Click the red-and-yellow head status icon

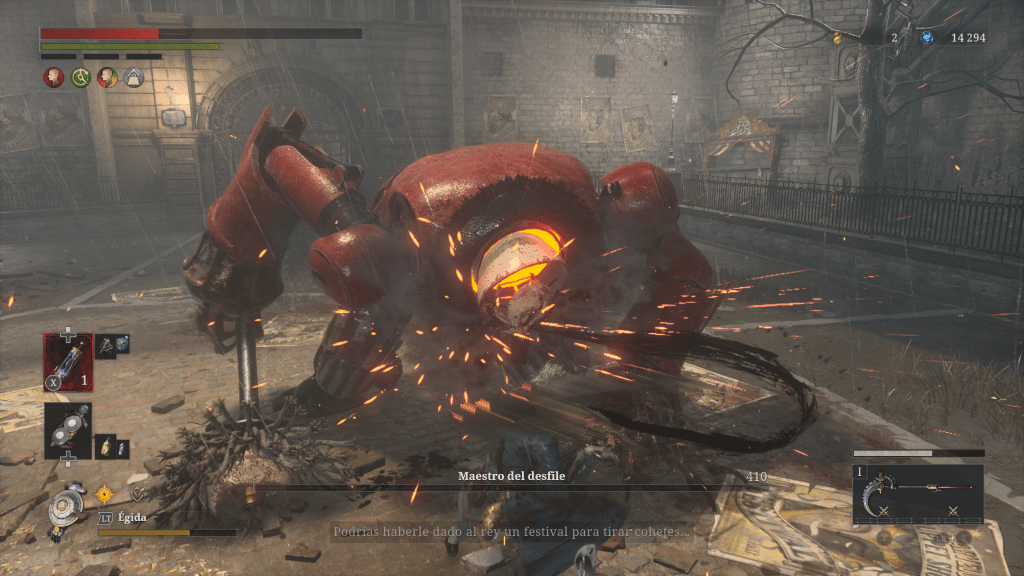point(107,77)
